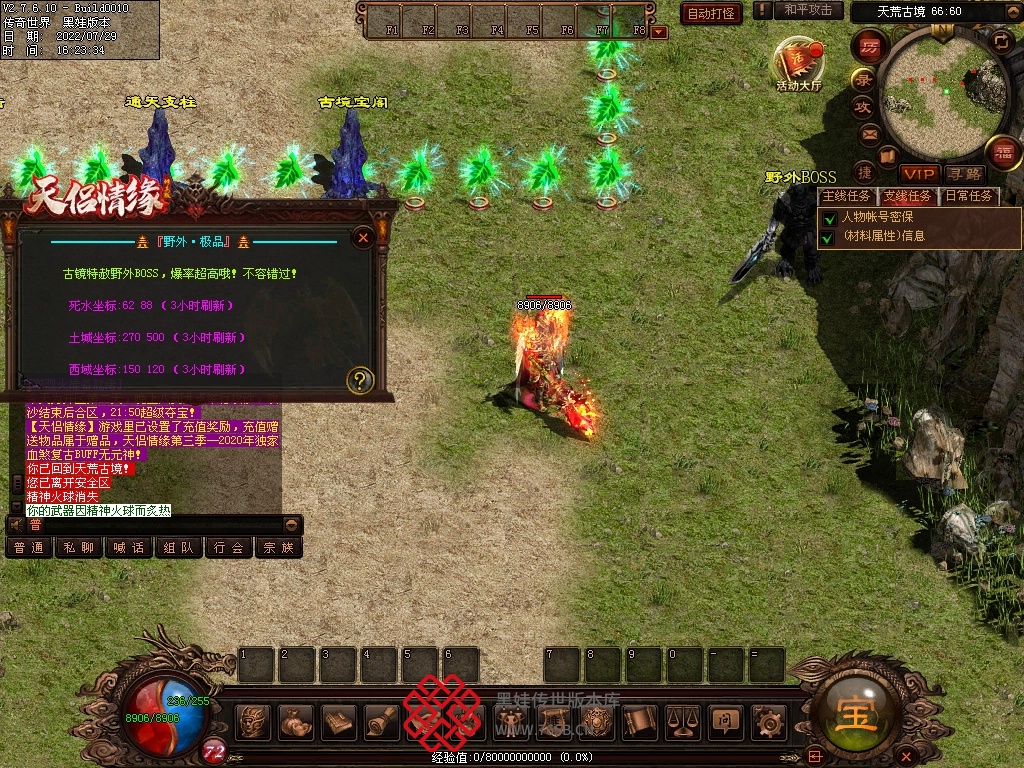Open the 活动大厅 event hall
The width and height of the screenshot is (1024, 768).
[x=798, y=62]
